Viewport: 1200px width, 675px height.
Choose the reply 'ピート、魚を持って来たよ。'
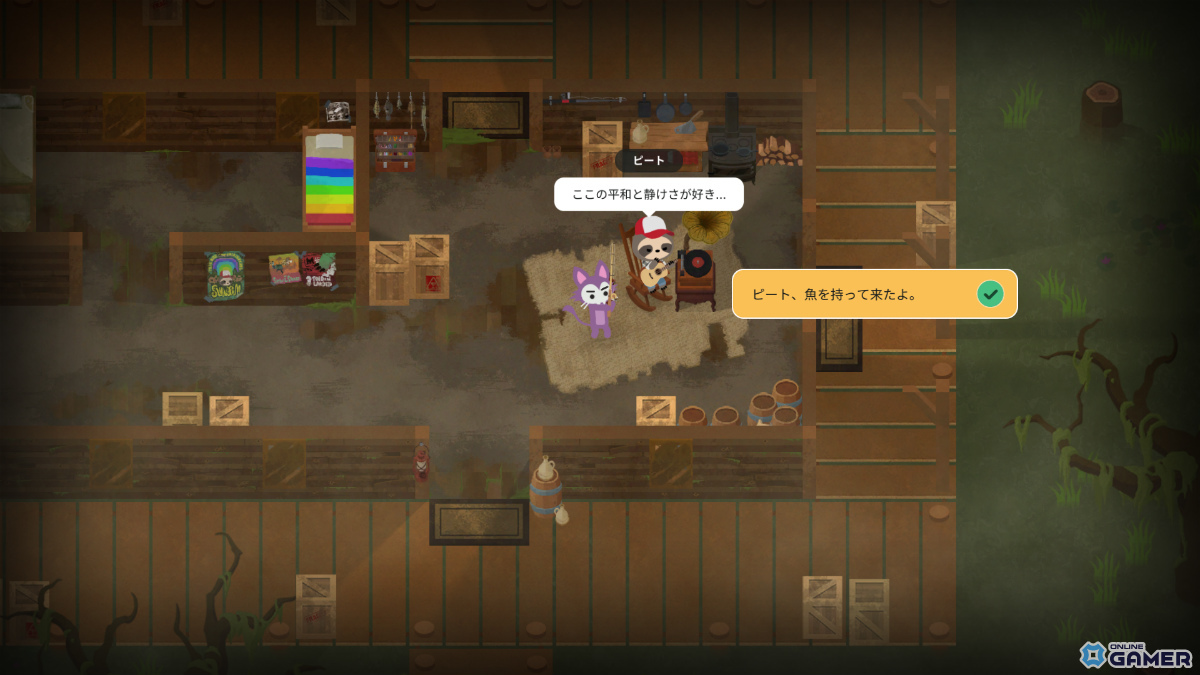coord(874,294)
